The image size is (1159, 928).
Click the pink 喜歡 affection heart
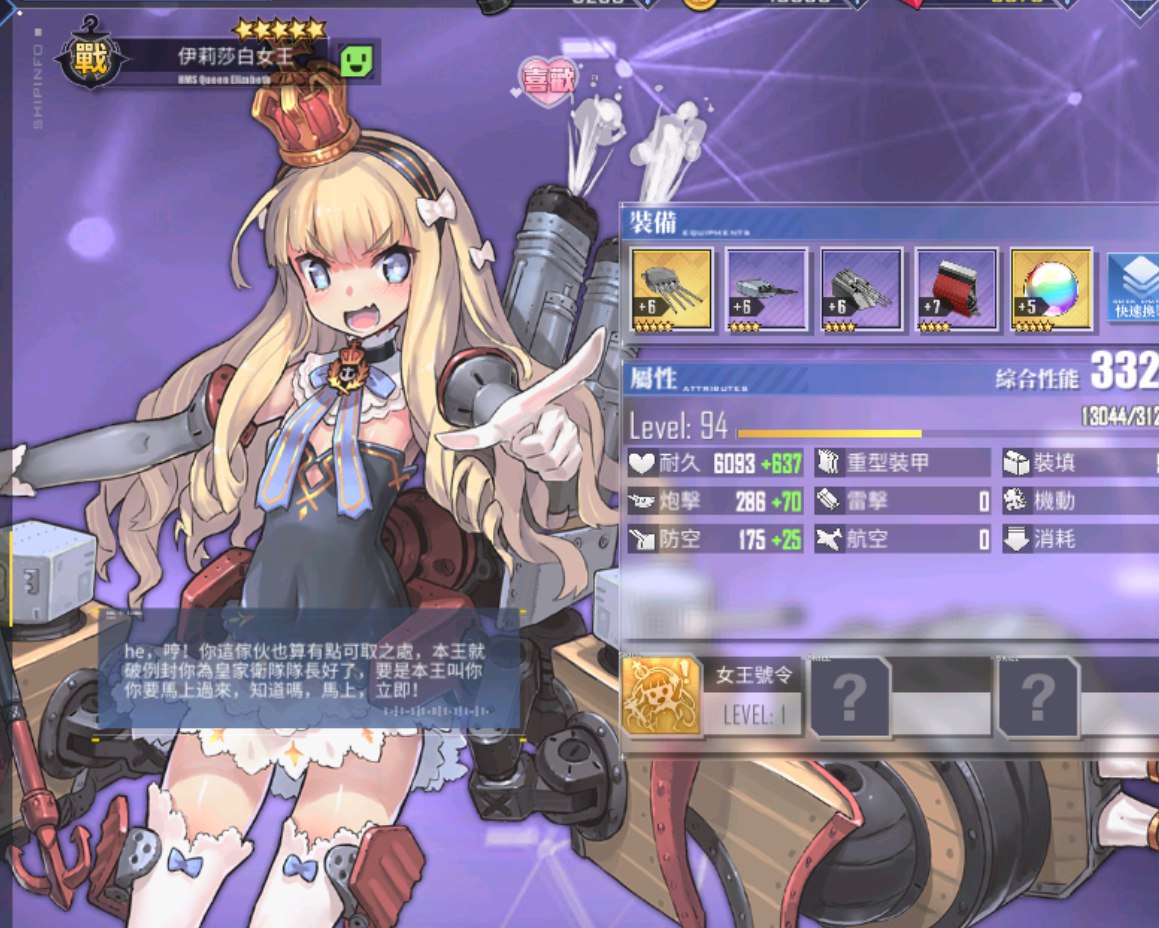[x=548, y=82]
